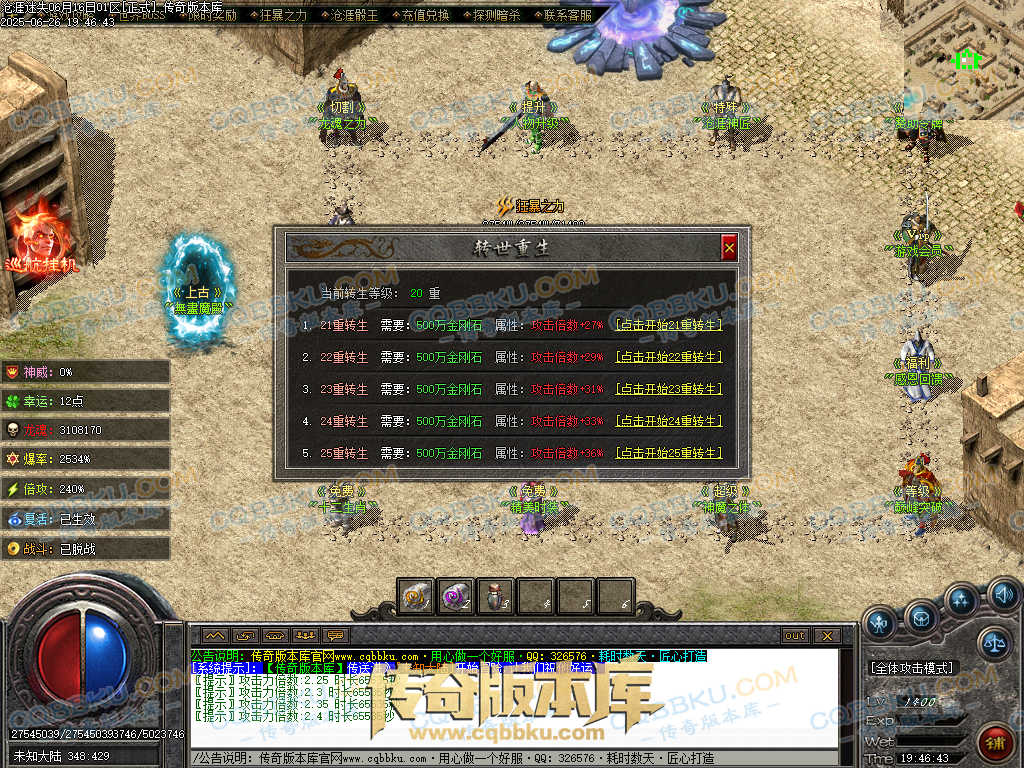
Task: Use the orange swirl scroll in belt slot 1
Action: [415, 596]
